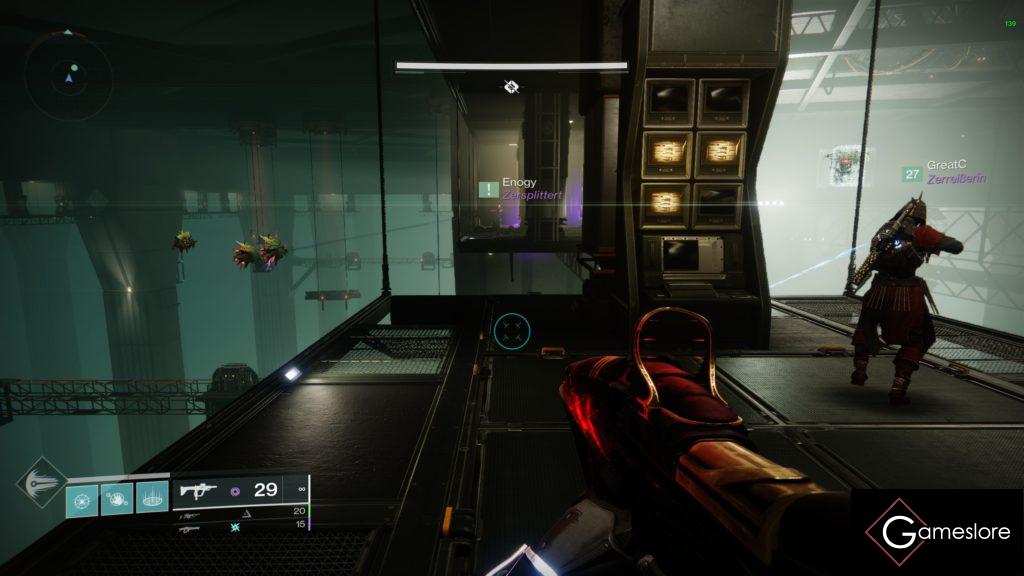
Task: Click the Enogy player nameplate
Action: pos(518,188)
